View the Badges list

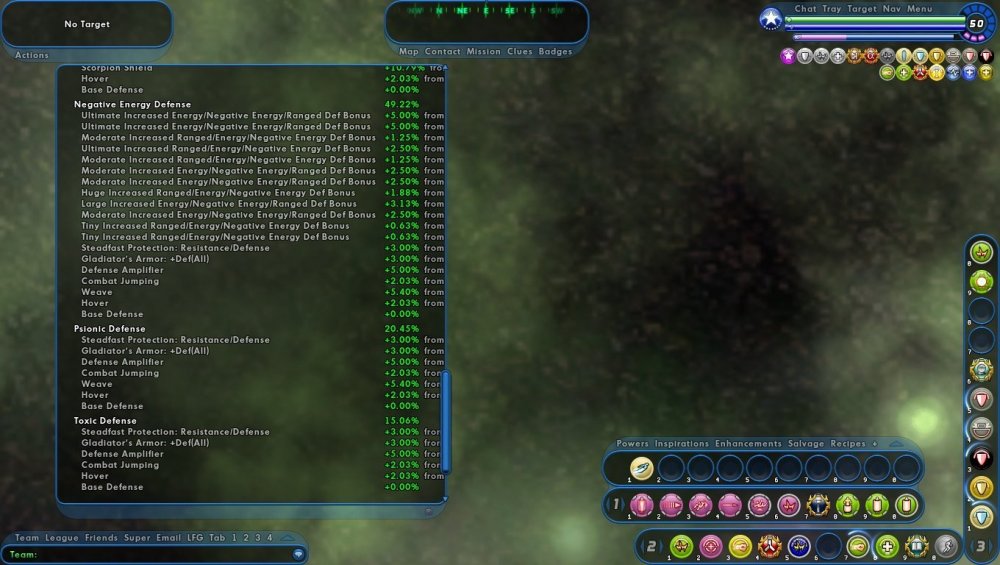click(x=555, y=51)
